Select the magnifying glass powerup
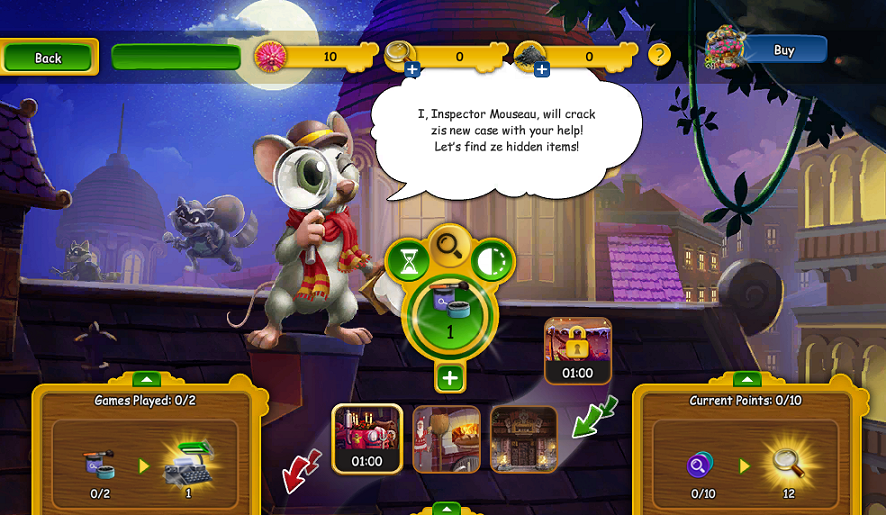Screen dimensions: 886x515 point(450,245)
